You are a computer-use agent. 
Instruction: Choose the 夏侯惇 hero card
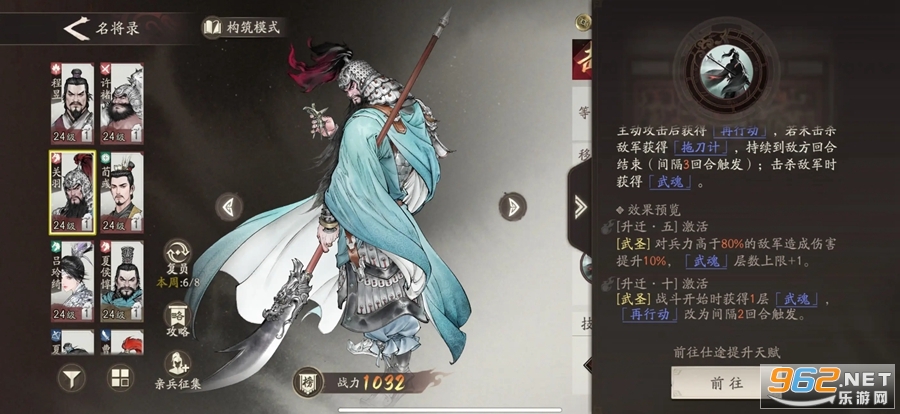point(121,279)
